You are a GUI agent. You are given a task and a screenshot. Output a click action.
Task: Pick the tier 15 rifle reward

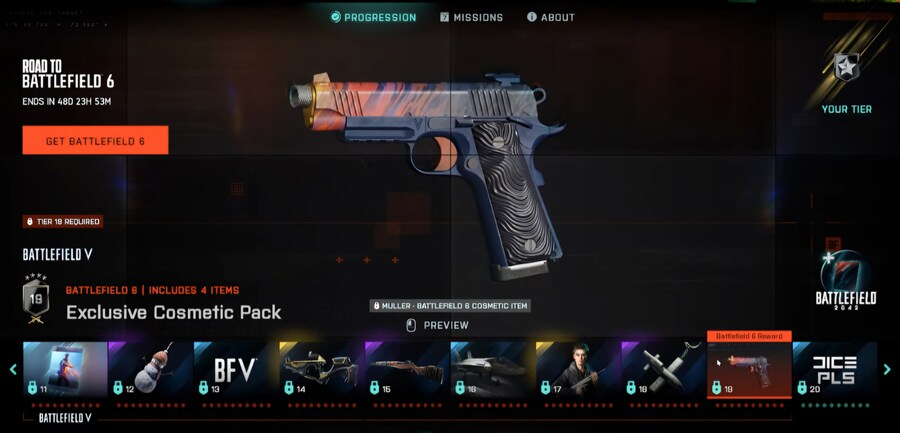[407, 370]
